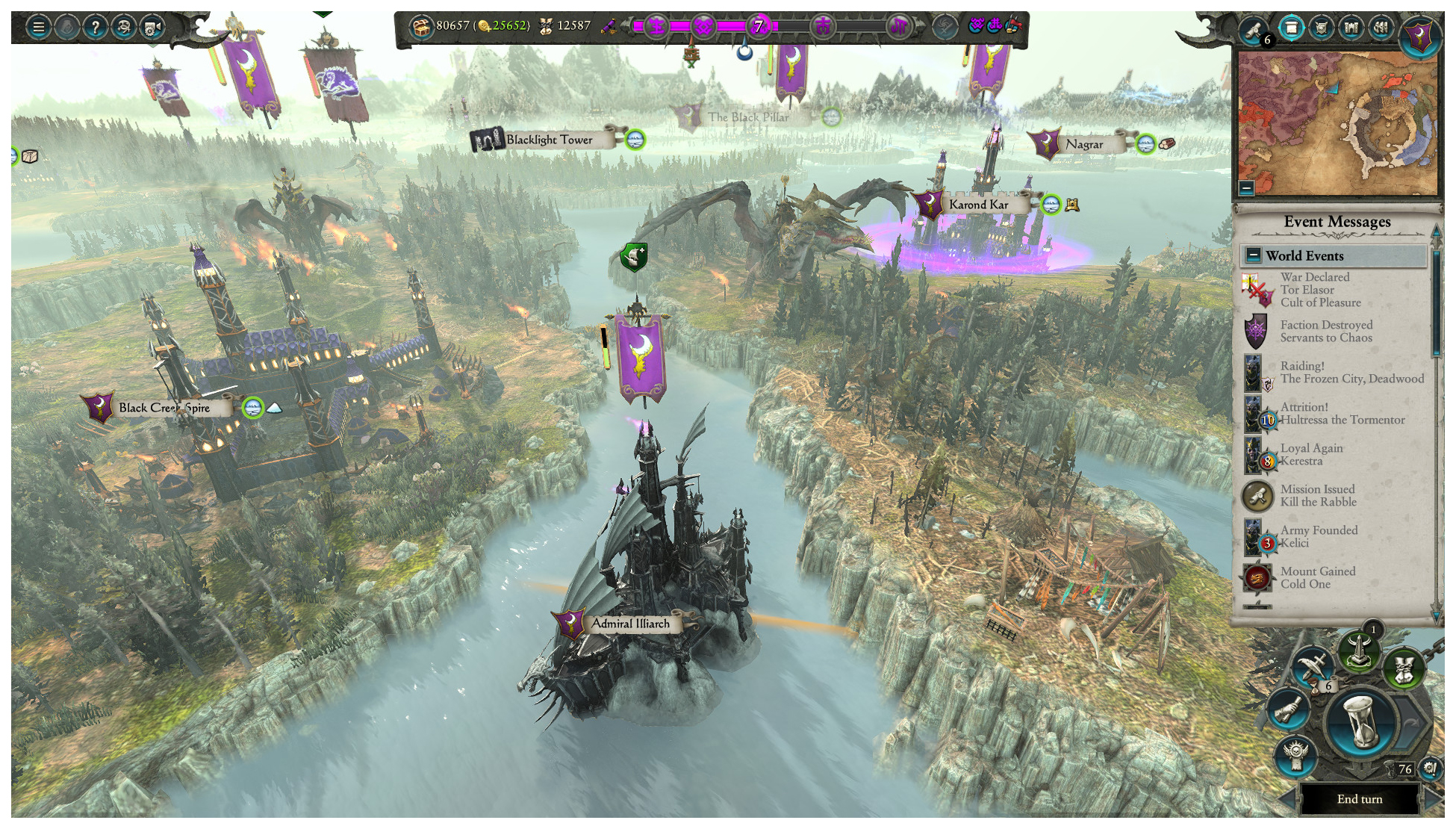Open the camera settings icon
The width and height of the screenshot is (1456, 829).
coord(152,28)
